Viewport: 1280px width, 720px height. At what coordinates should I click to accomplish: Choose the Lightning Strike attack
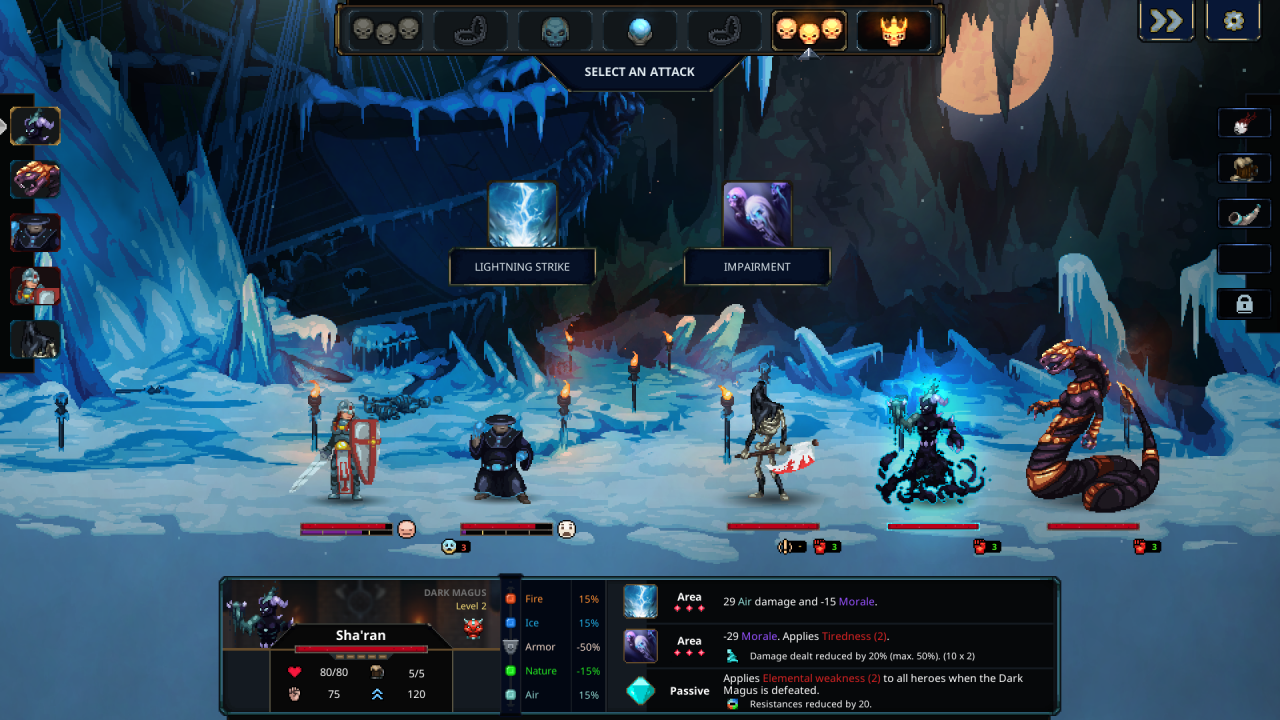(522, 215)
